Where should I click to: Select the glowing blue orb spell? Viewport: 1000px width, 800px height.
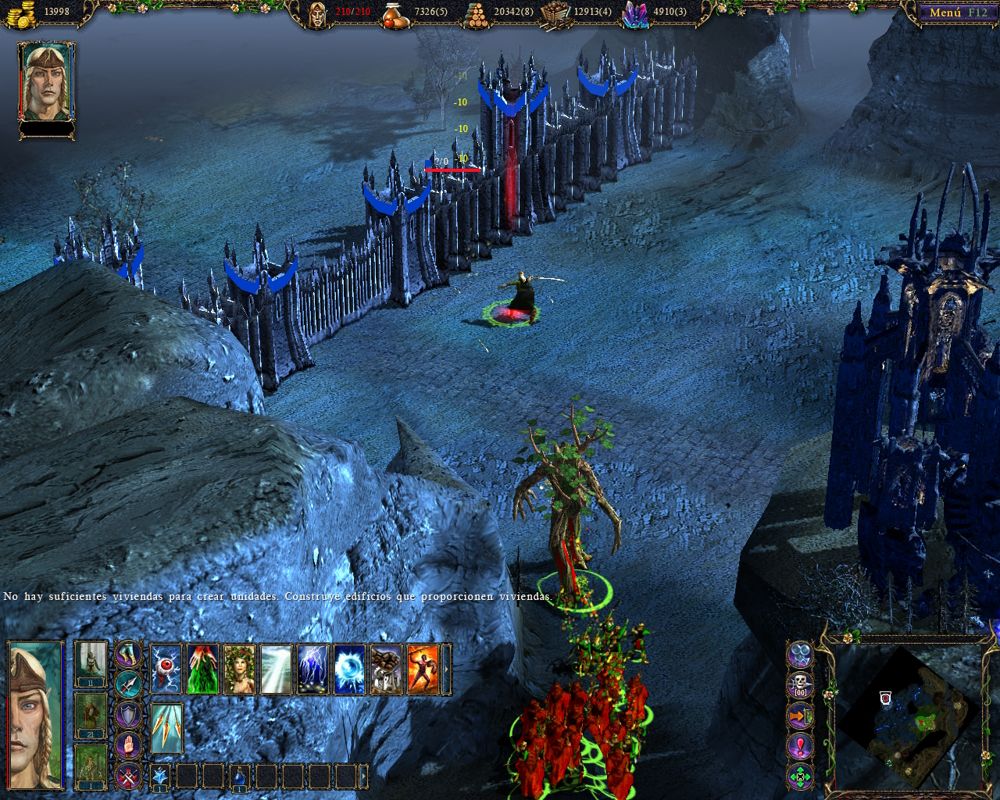tap(349, 669)
